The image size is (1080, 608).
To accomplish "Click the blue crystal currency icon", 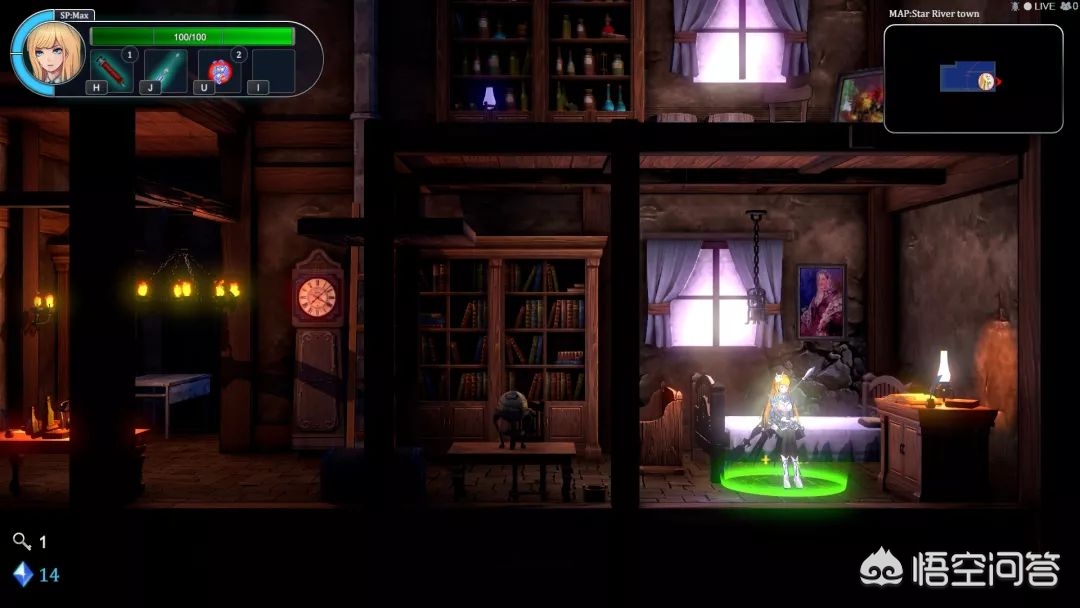I will (x=22, y=574).
